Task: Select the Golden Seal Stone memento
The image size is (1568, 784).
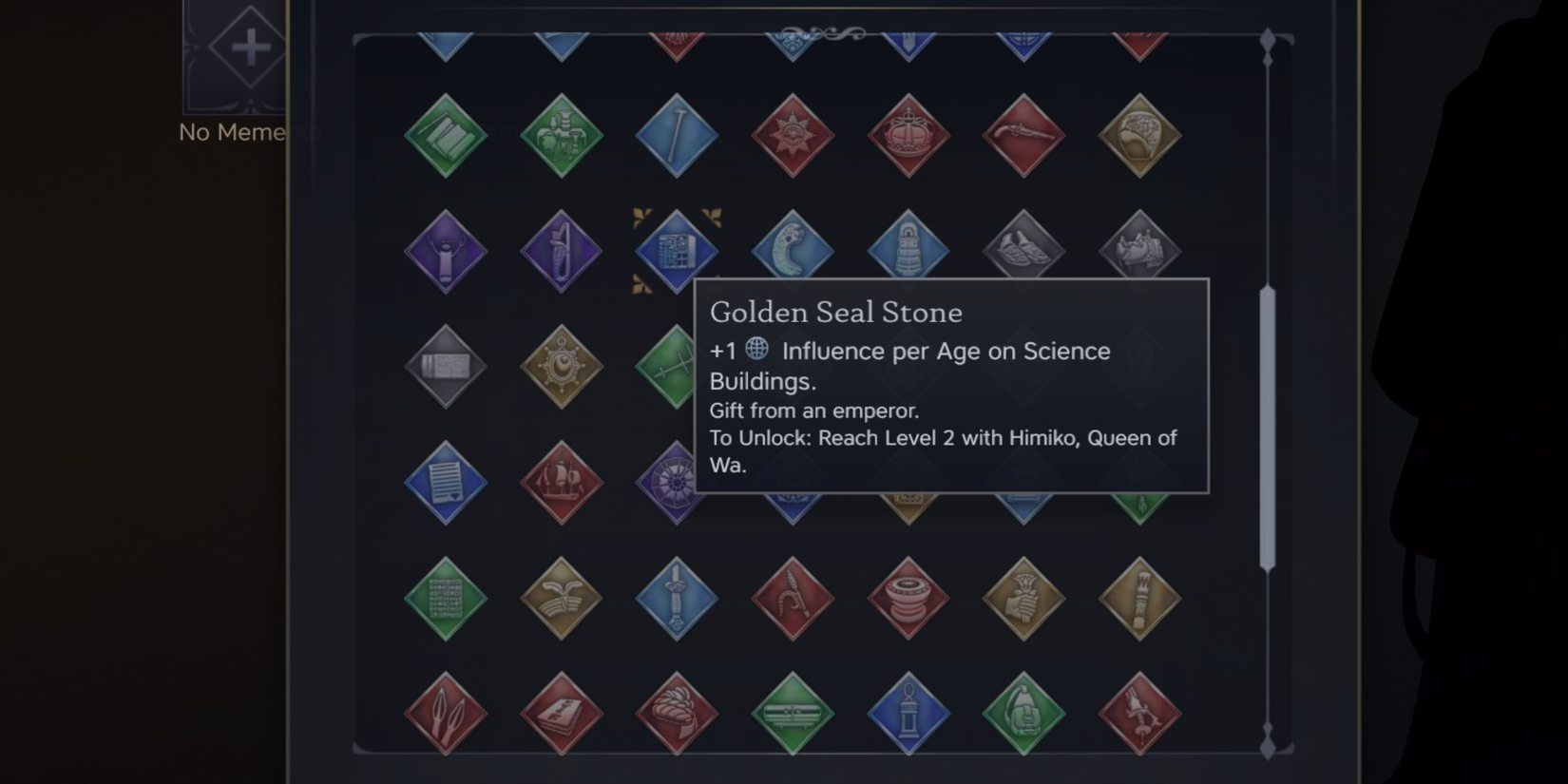Action: 677,250
